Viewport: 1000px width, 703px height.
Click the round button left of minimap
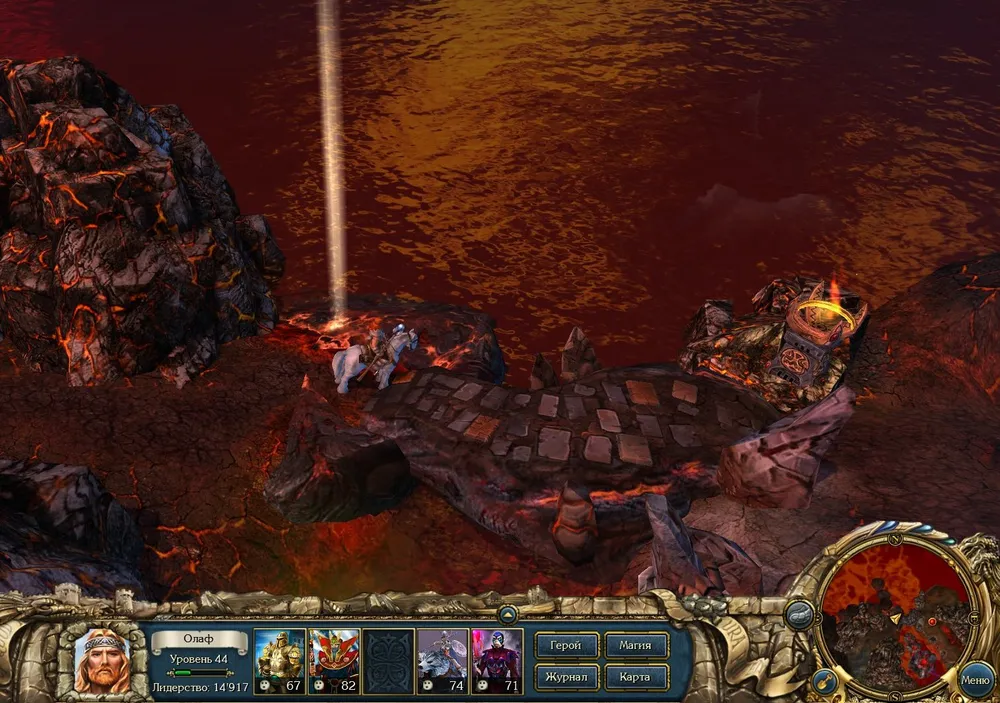799,616
